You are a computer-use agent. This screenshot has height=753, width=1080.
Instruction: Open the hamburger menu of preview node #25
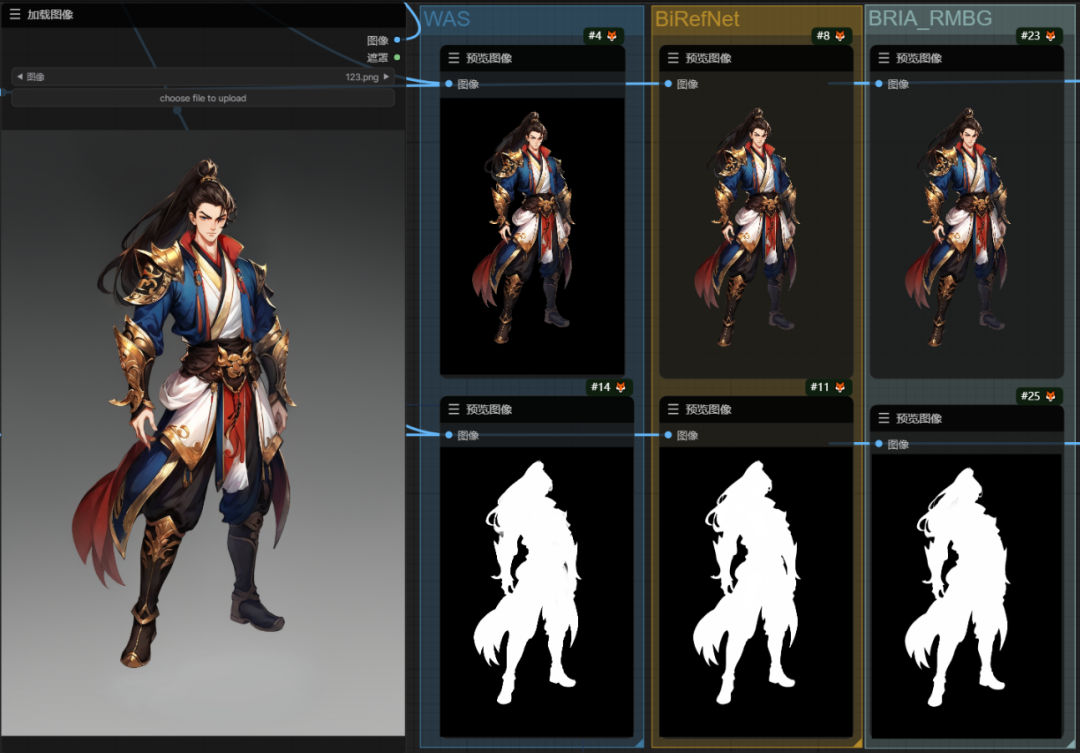click(883, 418)
